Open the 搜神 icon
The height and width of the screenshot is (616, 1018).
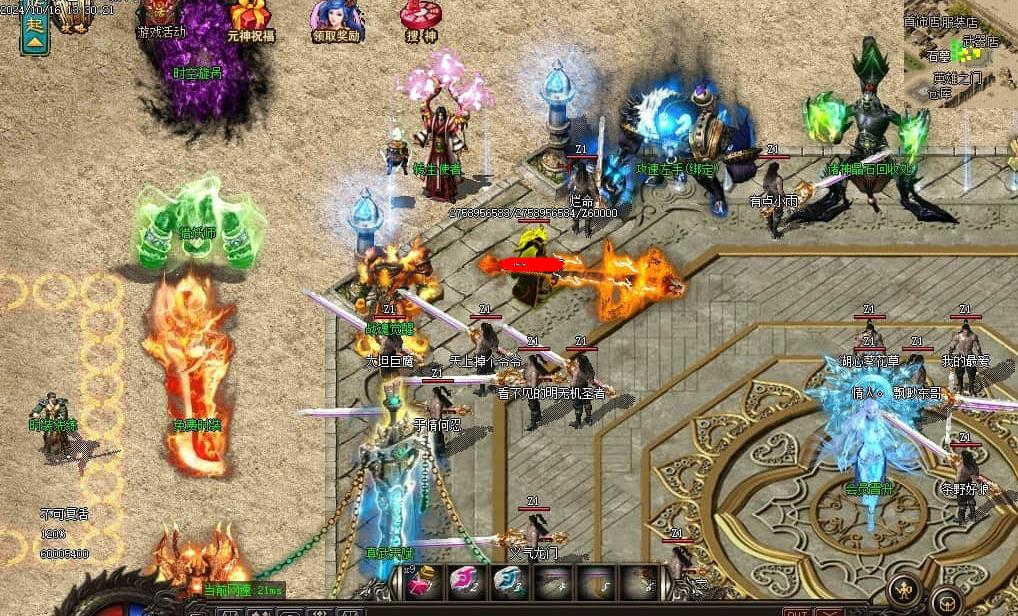pos(420,18)
